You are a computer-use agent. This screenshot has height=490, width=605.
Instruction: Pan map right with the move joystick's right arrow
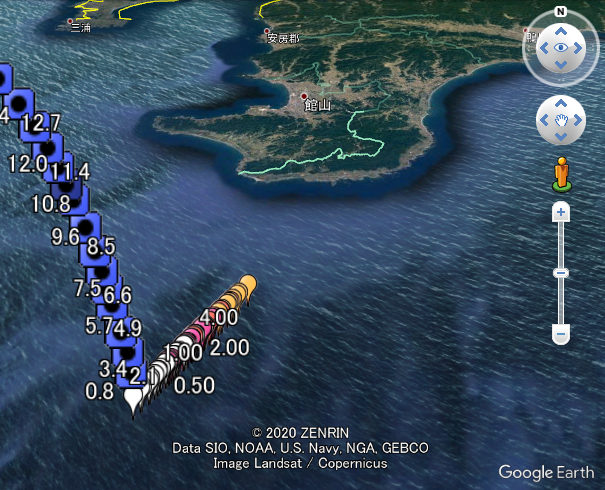click(577, 121)
